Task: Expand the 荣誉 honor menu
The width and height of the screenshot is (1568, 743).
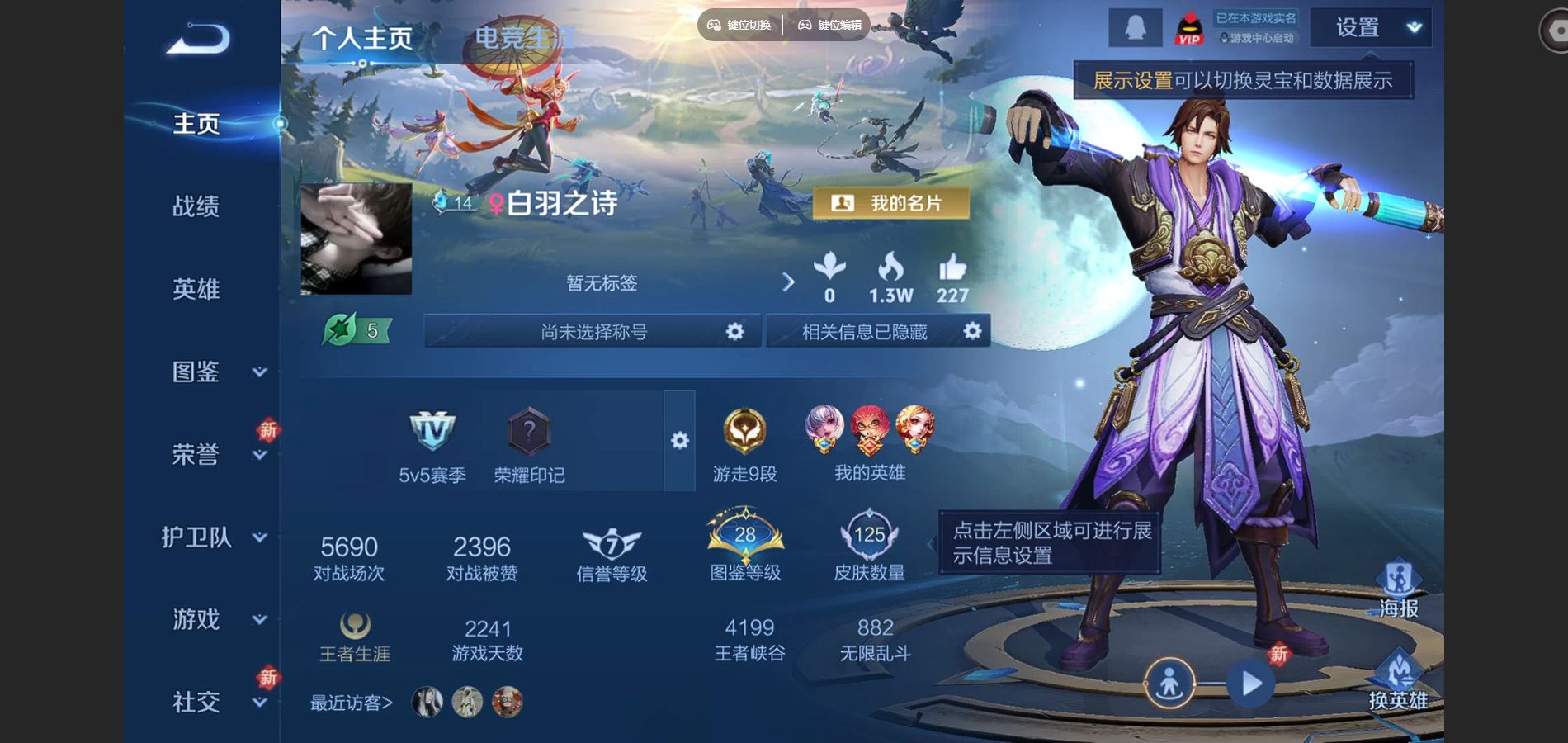Action: (213, 454)
